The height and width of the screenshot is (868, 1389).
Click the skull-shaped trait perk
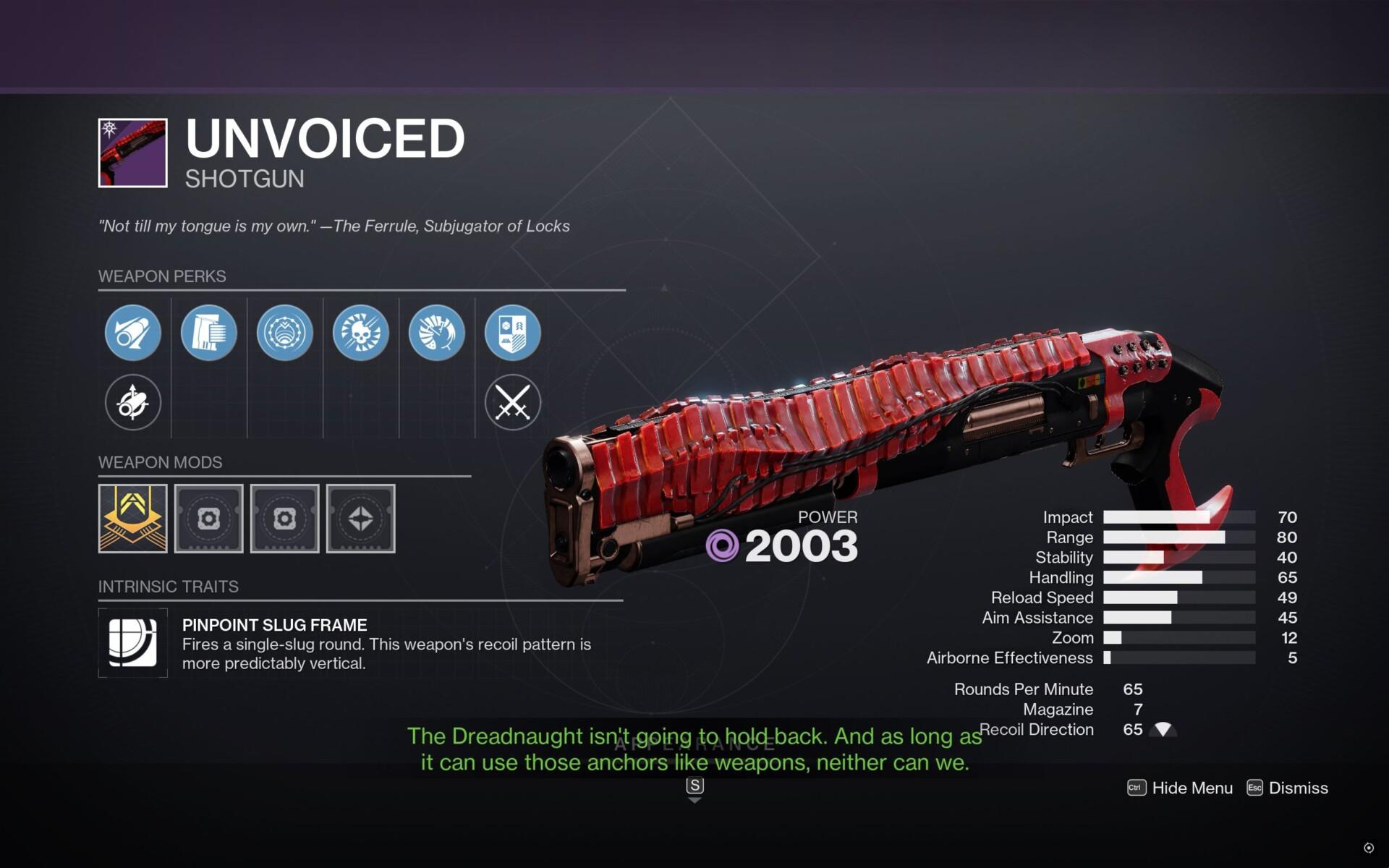(361, 331)
